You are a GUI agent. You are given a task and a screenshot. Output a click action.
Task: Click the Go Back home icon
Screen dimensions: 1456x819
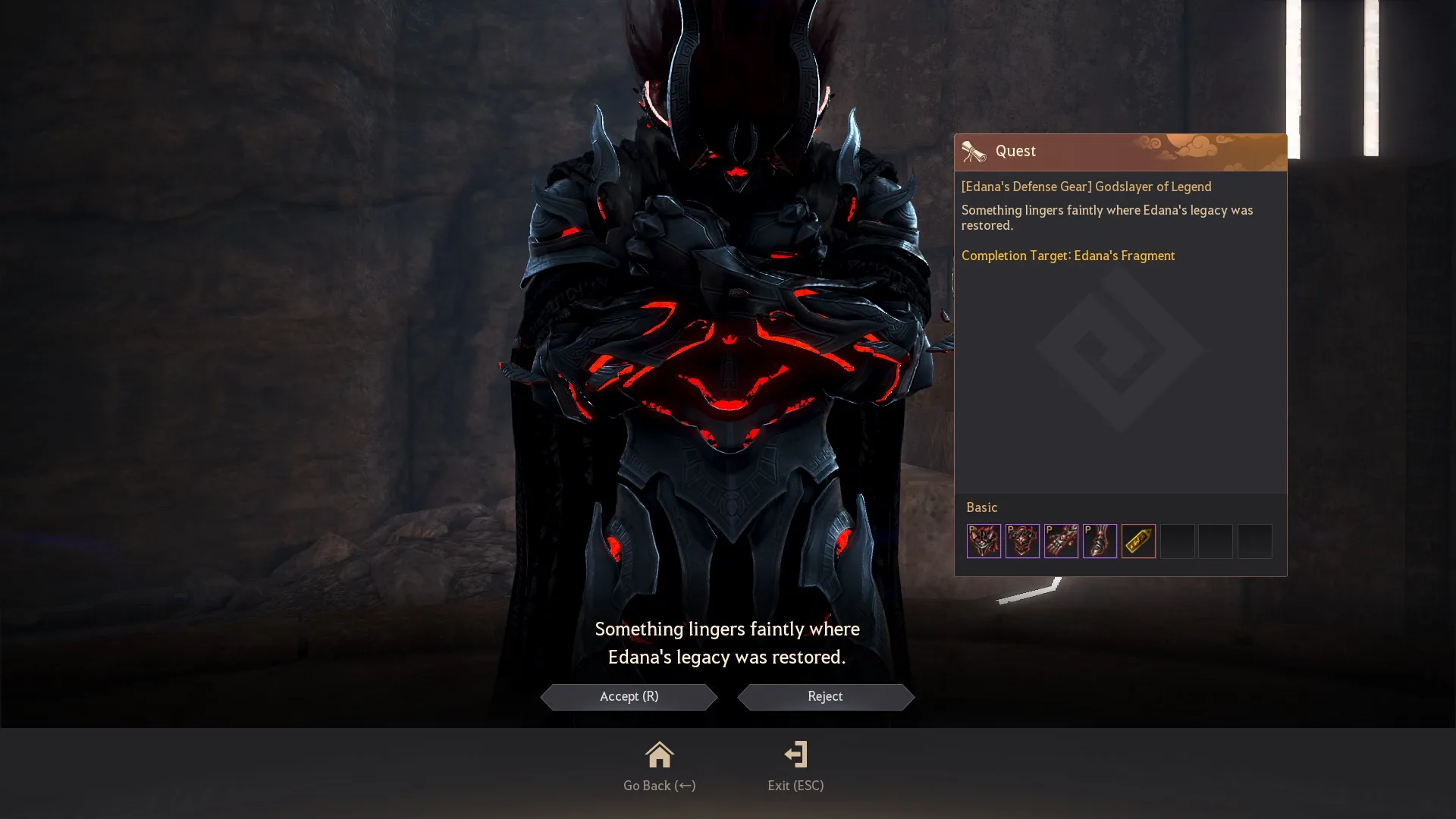(659, 755)
